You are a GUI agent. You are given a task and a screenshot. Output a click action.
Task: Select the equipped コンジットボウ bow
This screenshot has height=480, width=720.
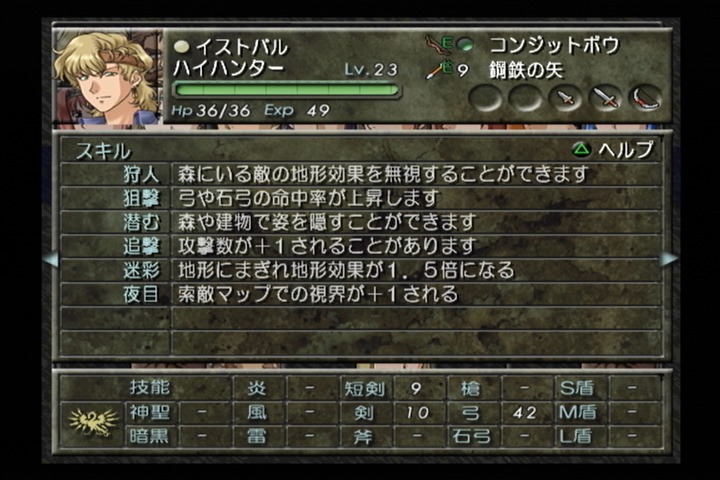point(552,45)
